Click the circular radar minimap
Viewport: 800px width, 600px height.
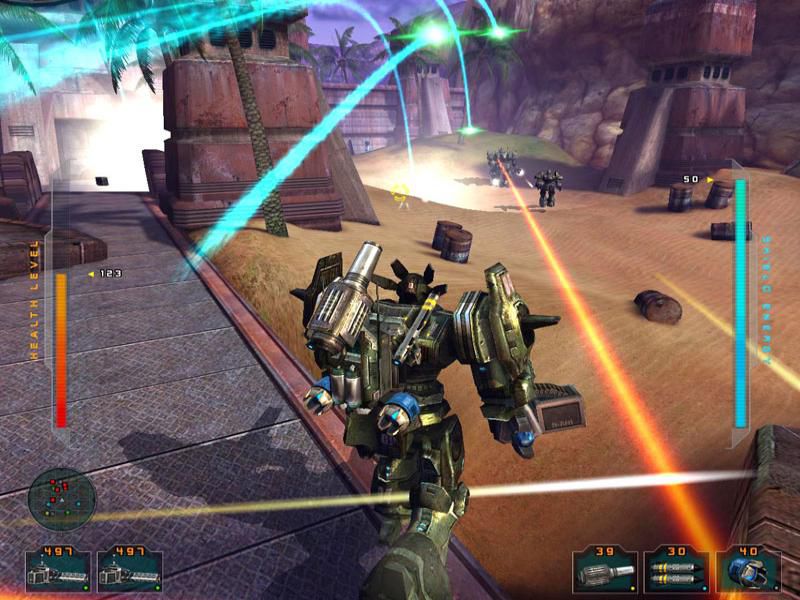(62, 499)
